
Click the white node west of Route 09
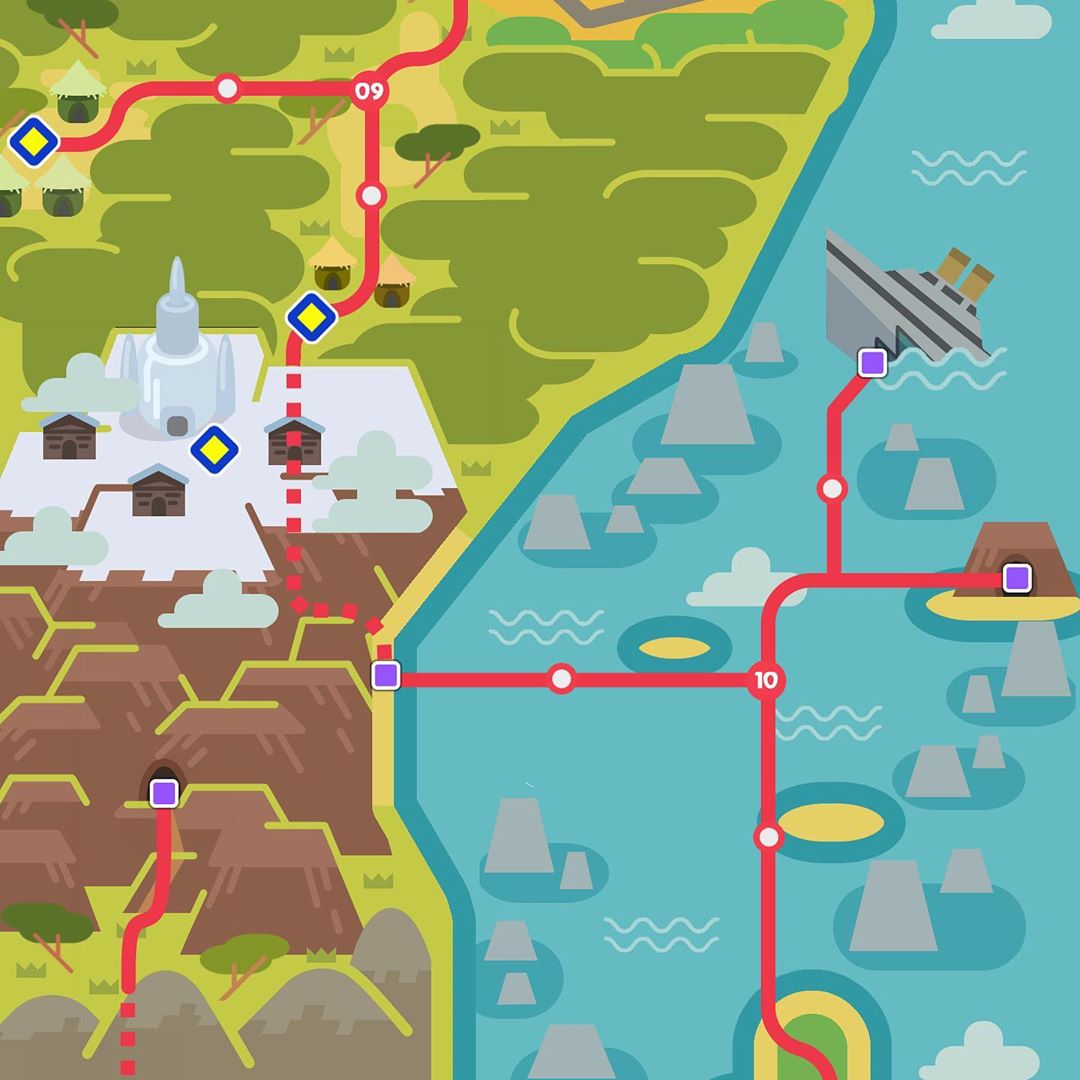(x=228, y=88)
